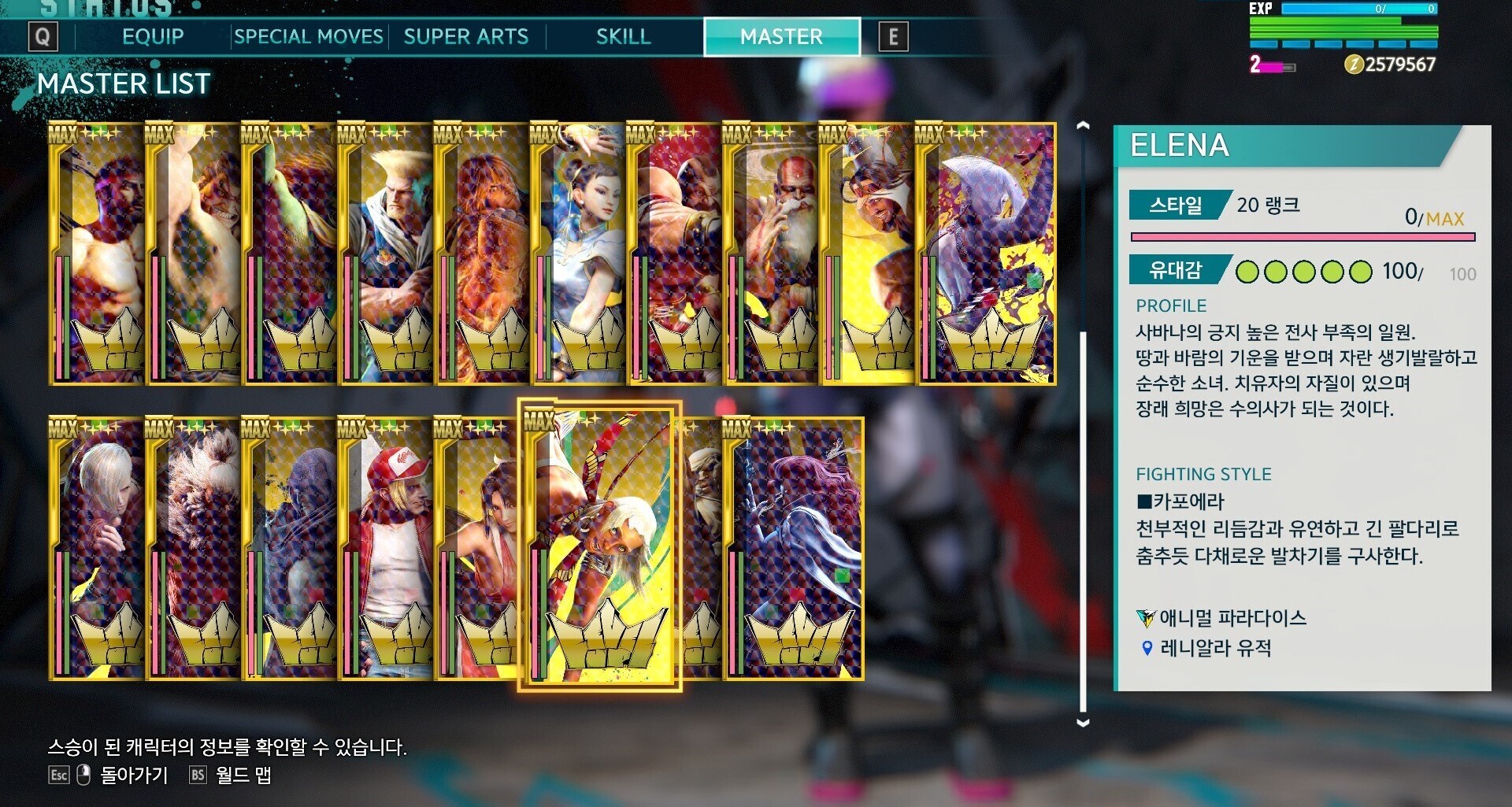Choose the Akuma master card

pyautogui.click(x=193, y=548)
